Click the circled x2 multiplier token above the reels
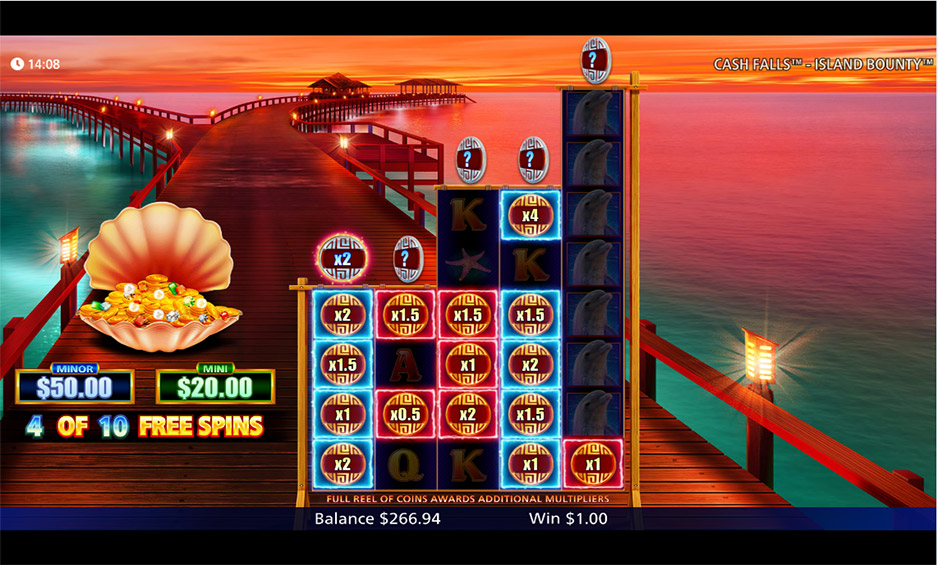938x565 pixels. 343,259
